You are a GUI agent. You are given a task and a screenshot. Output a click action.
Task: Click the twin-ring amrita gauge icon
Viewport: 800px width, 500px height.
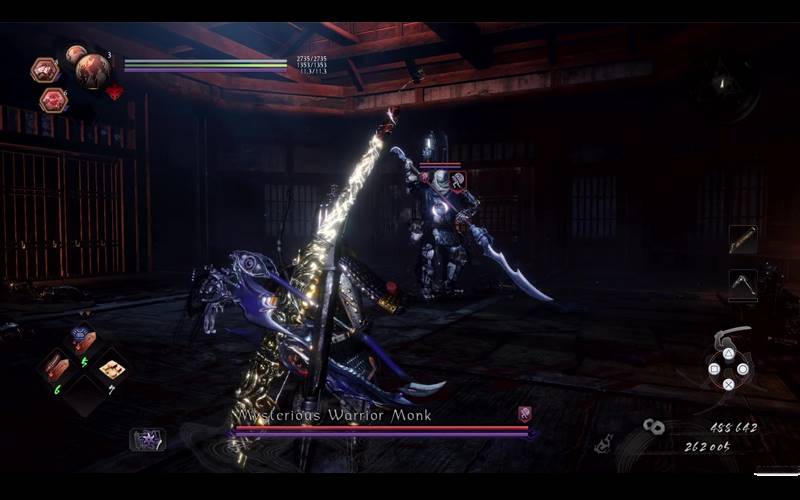click(x=655, y=427)
